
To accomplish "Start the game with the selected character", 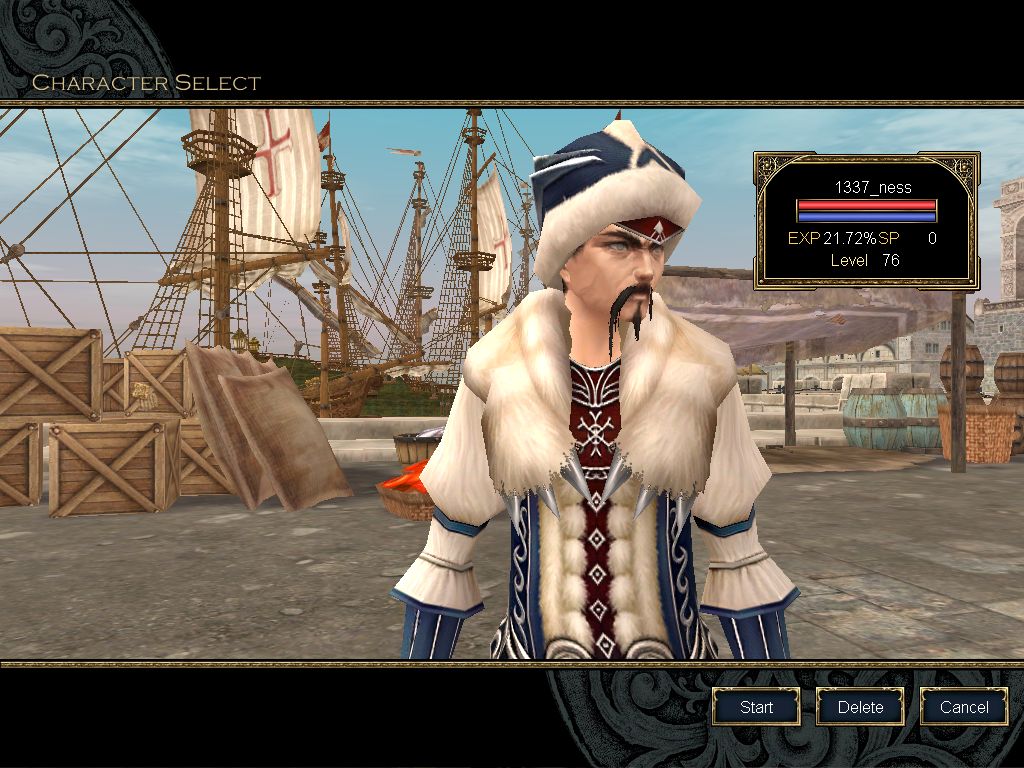I will click(756, 707).
